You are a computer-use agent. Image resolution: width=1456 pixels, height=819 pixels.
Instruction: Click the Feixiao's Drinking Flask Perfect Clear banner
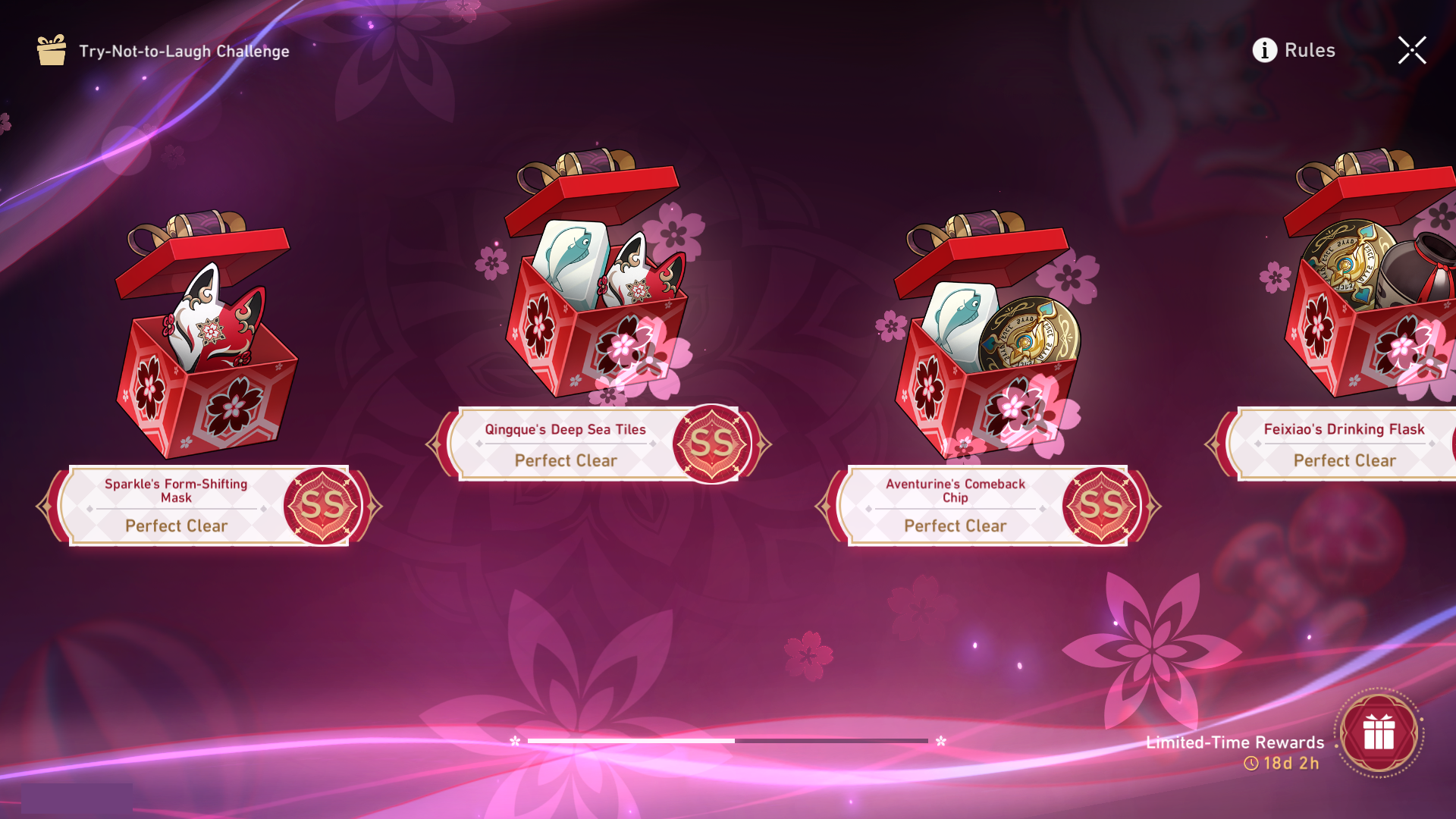click(1344, 460)
